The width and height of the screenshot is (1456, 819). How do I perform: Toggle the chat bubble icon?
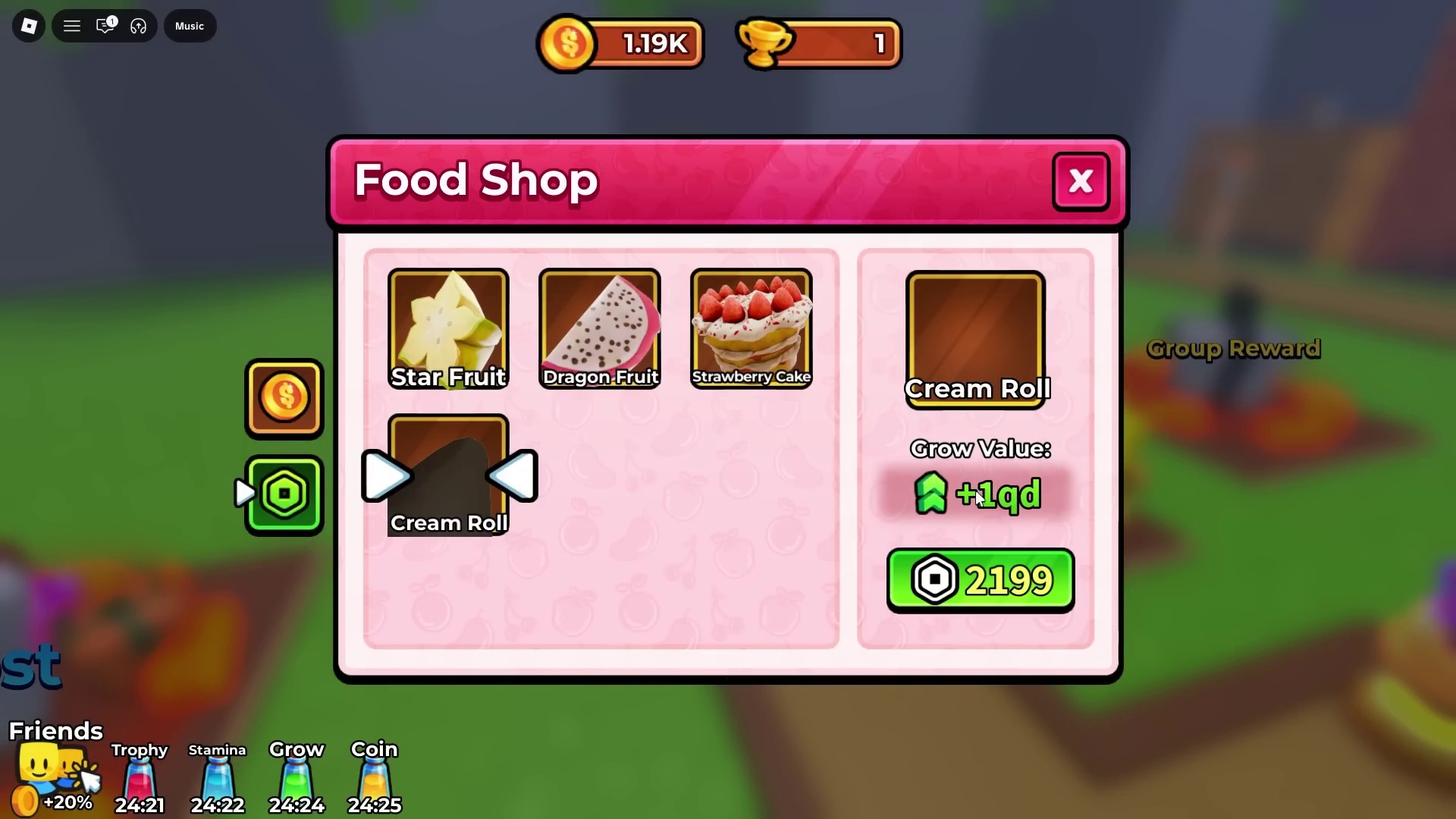(105, 26)
